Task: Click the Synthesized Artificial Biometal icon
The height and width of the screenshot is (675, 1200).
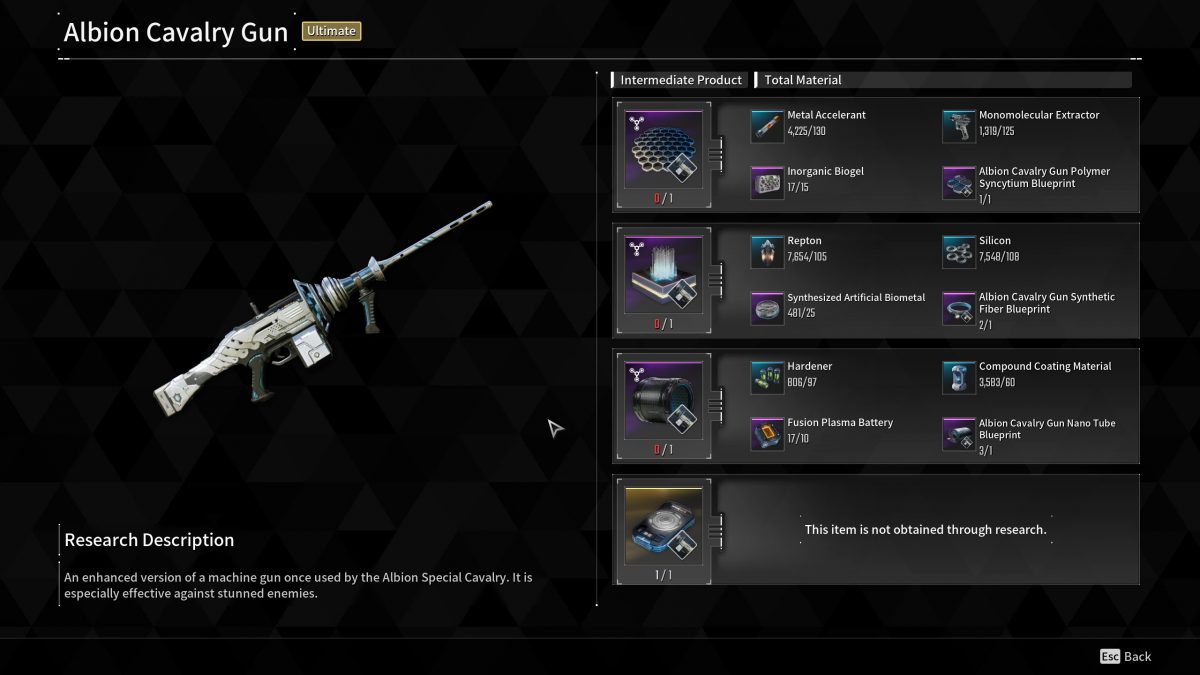Action: [x=767, y=308]
